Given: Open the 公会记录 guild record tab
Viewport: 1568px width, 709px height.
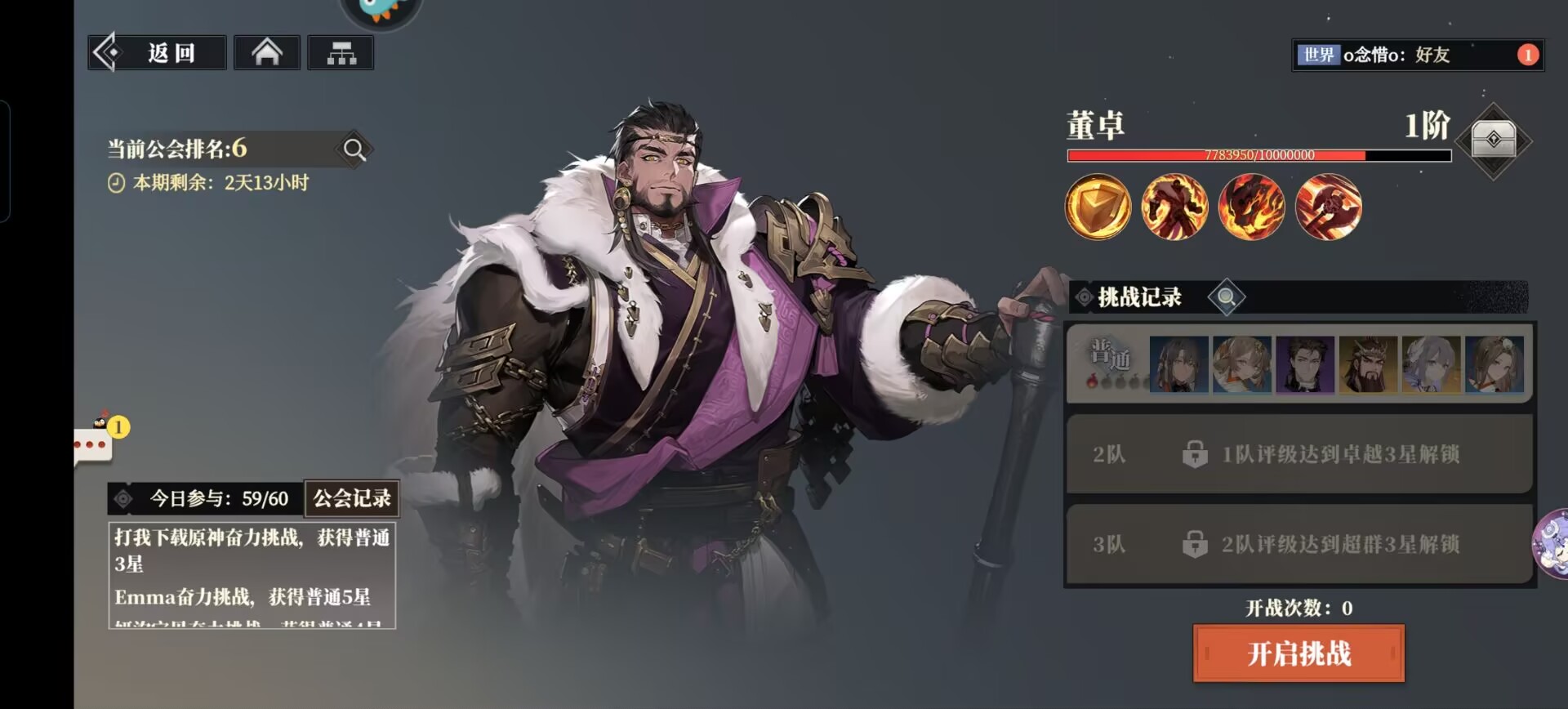Looking at the screenshot, I should 352,498.
